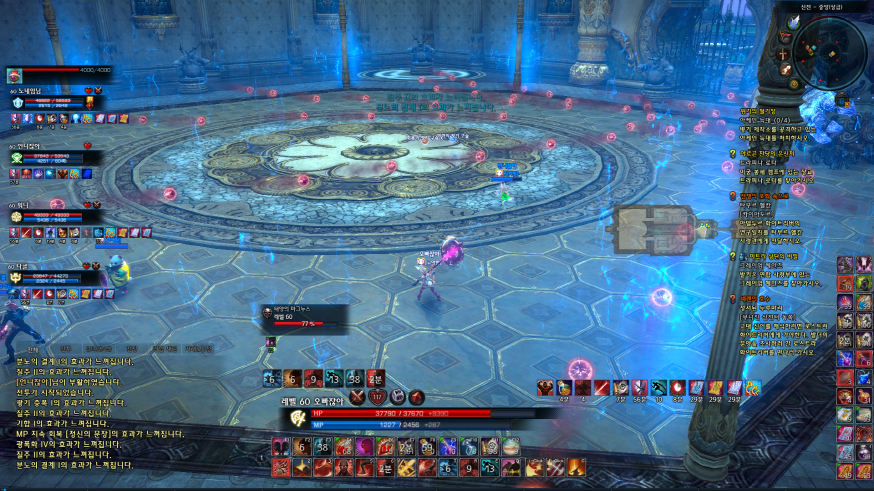
Task: Click the target nameplate showing 77%
Action: pyautogui.click(x=305, y=317)
